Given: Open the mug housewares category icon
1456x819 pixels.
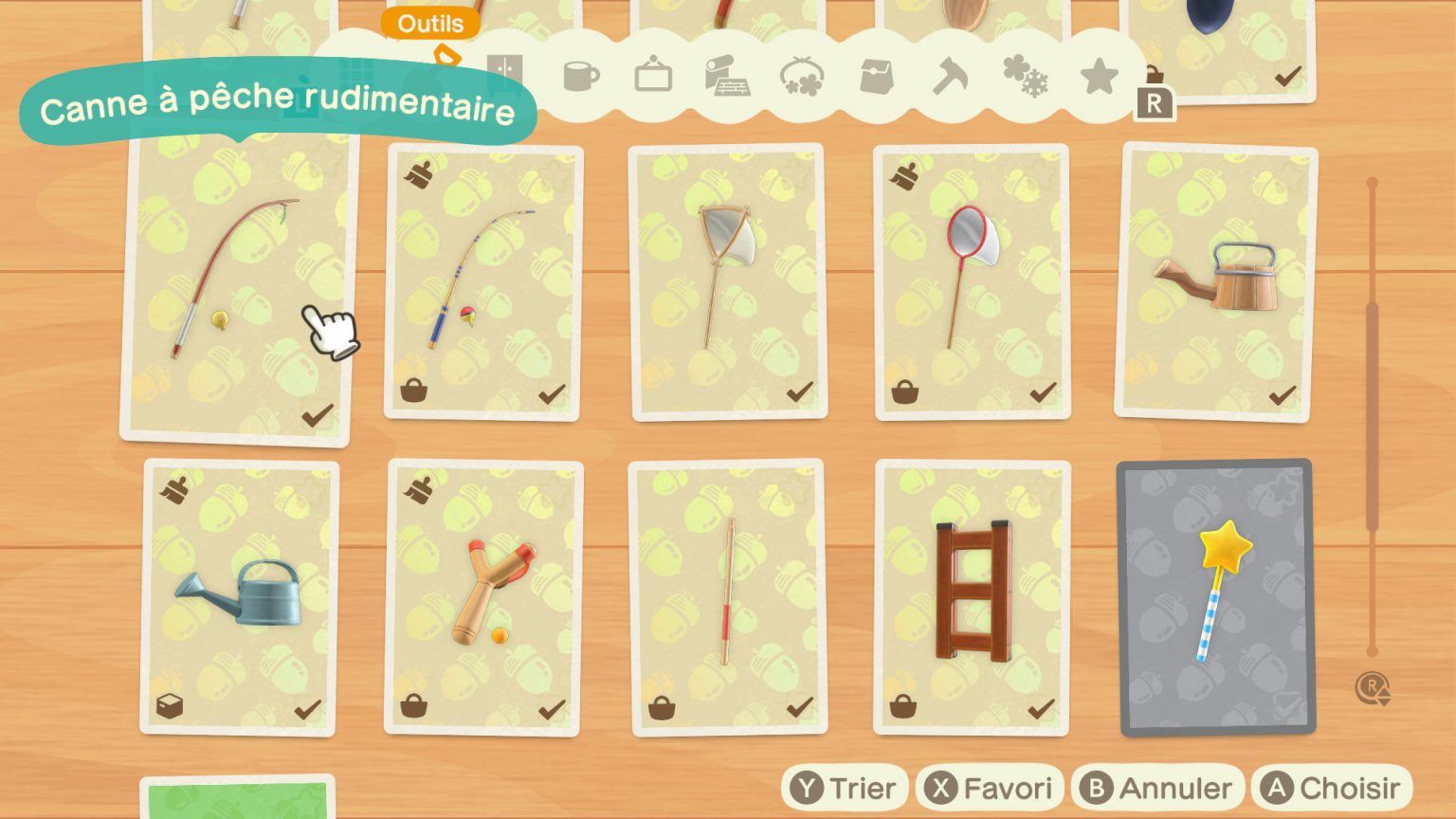Looking at the screenshot, I should [x=584, y=78].
